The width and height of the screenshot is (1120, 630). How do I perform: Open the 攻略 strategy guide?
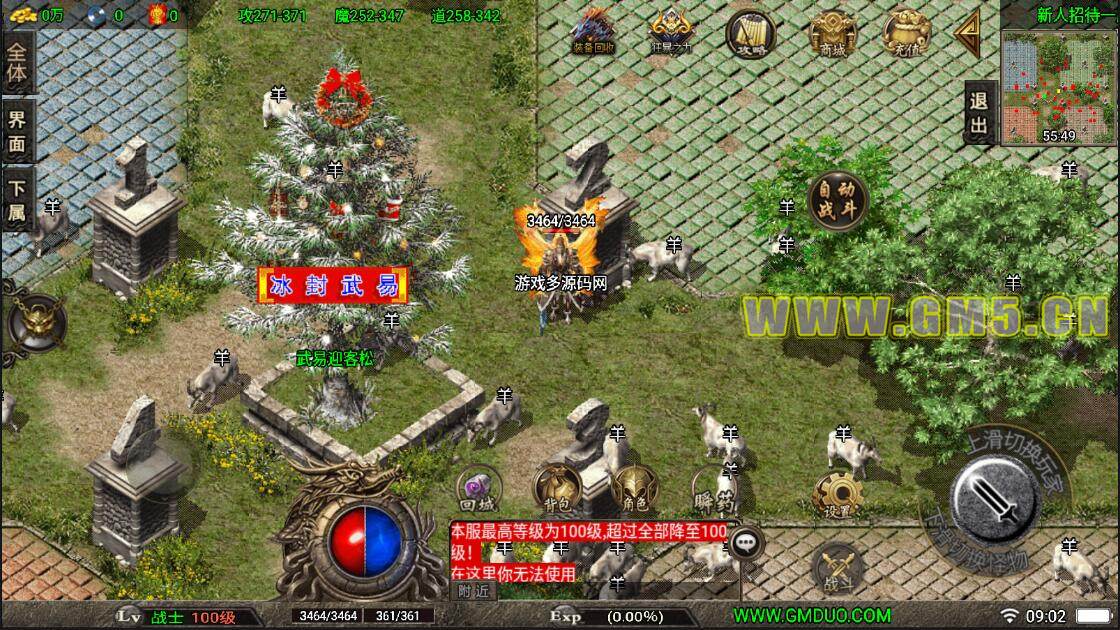pos(749,31)
